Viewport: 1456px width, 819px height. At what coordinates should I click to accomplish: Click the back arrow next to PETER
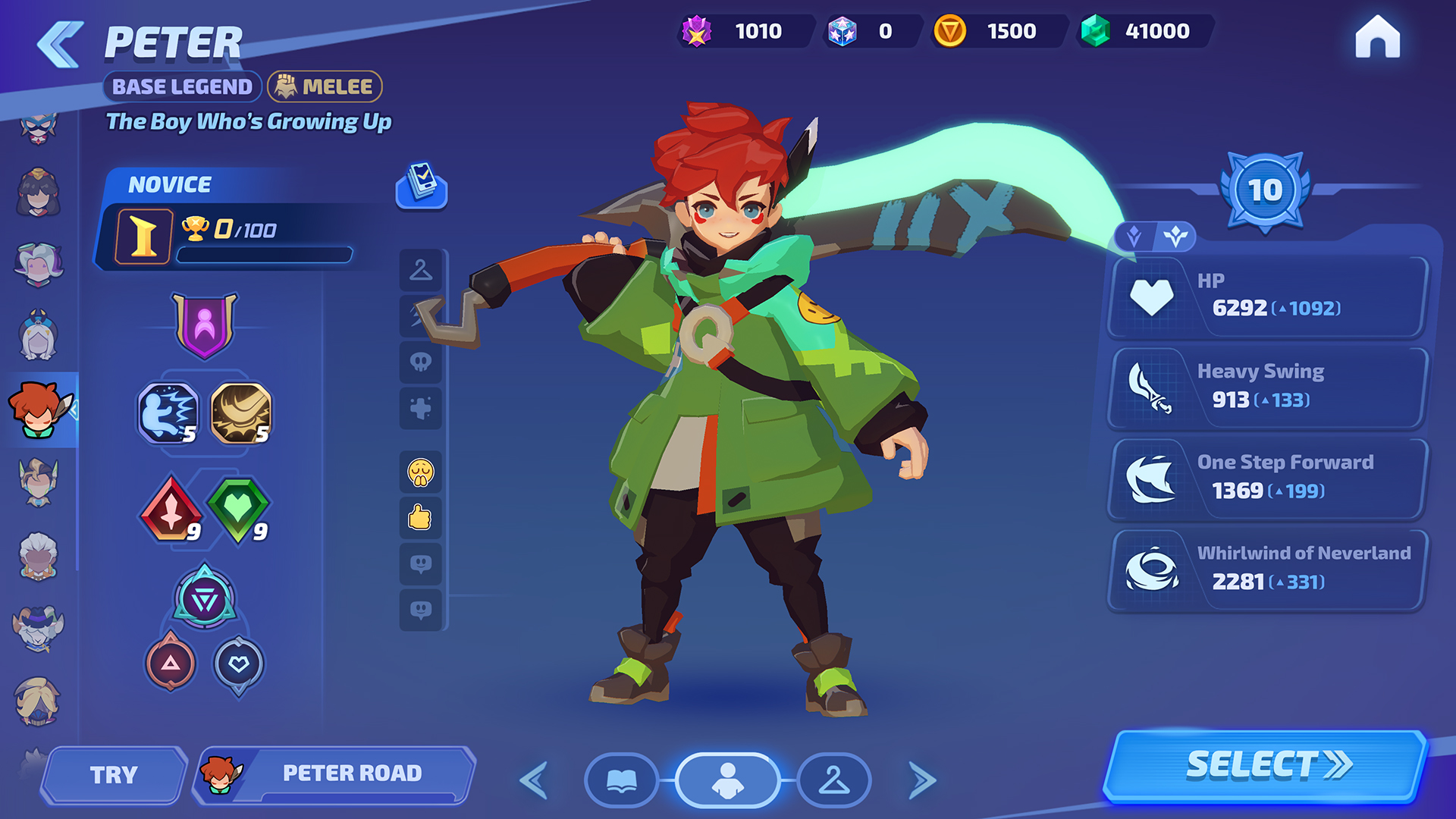click(x=60, y=44)
